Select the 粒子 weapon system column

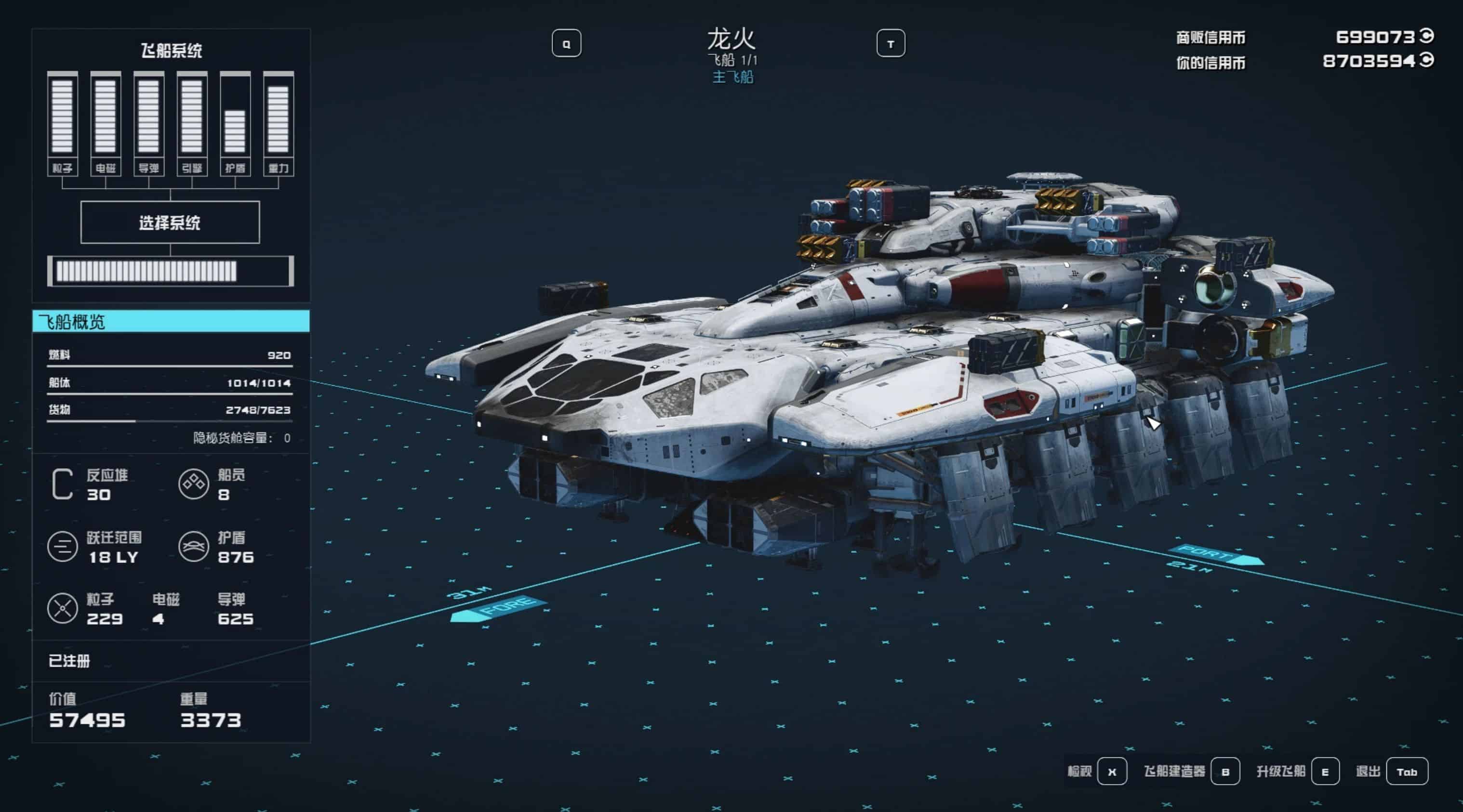pos(63,123)
